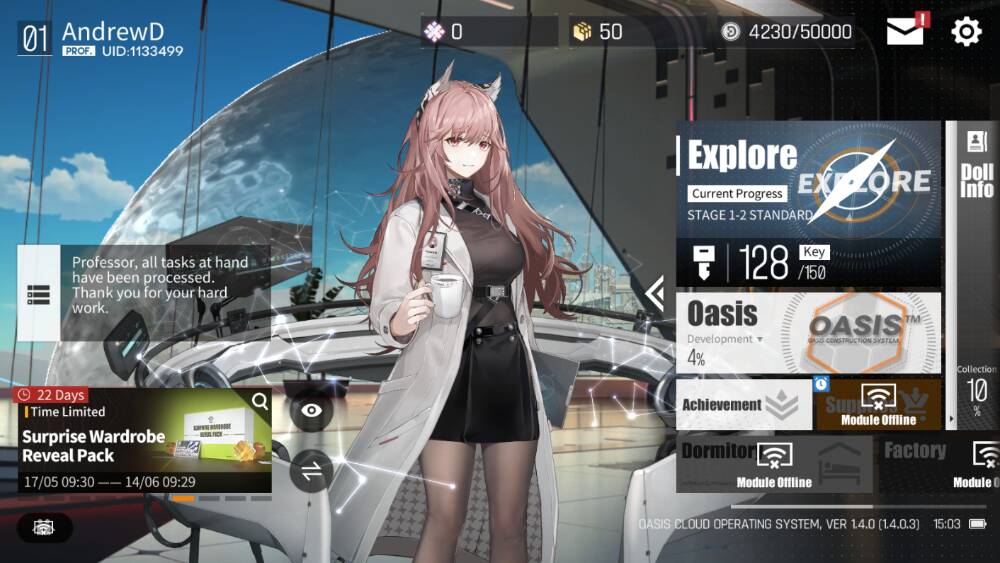Enter the Oasis development menu

808,333
